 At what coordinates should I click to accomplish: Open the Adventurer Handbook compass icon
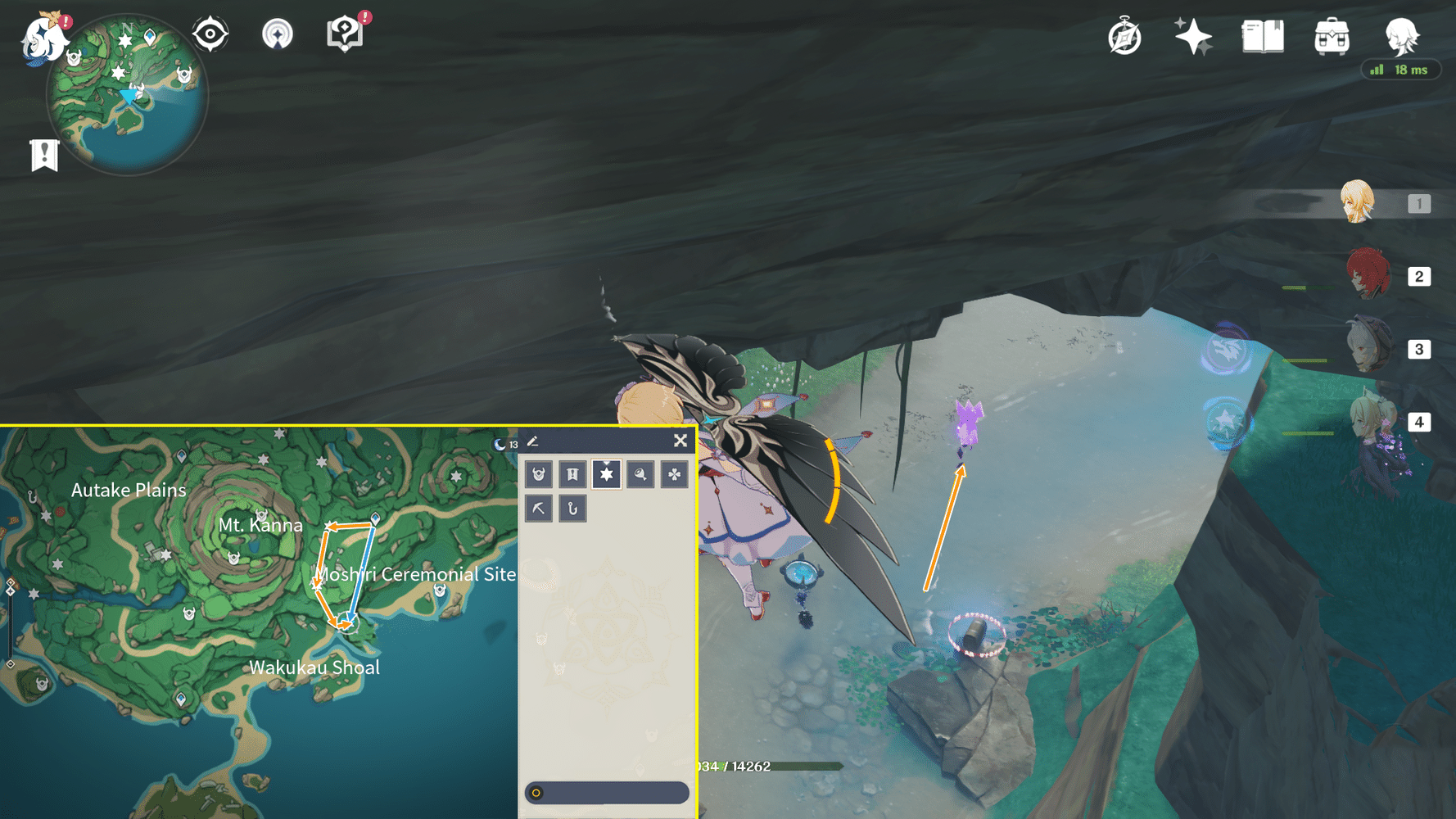coord(1125,36)
